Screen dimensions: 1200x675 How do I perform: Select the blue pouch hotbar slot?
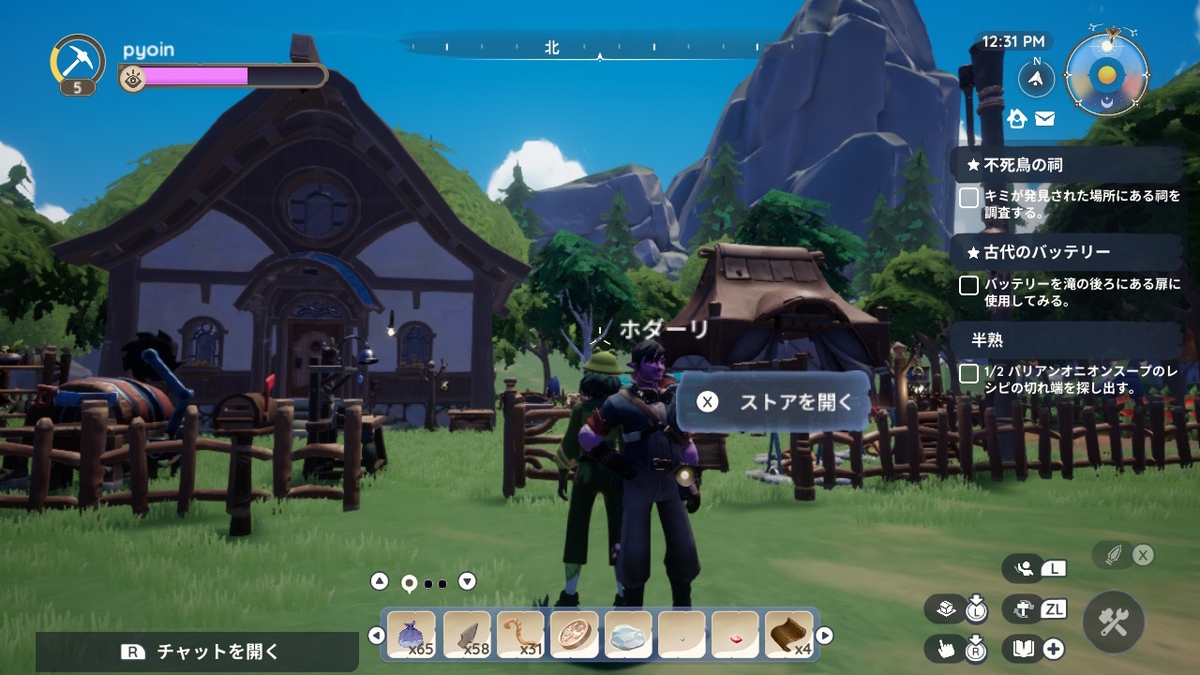coord(411,635)
